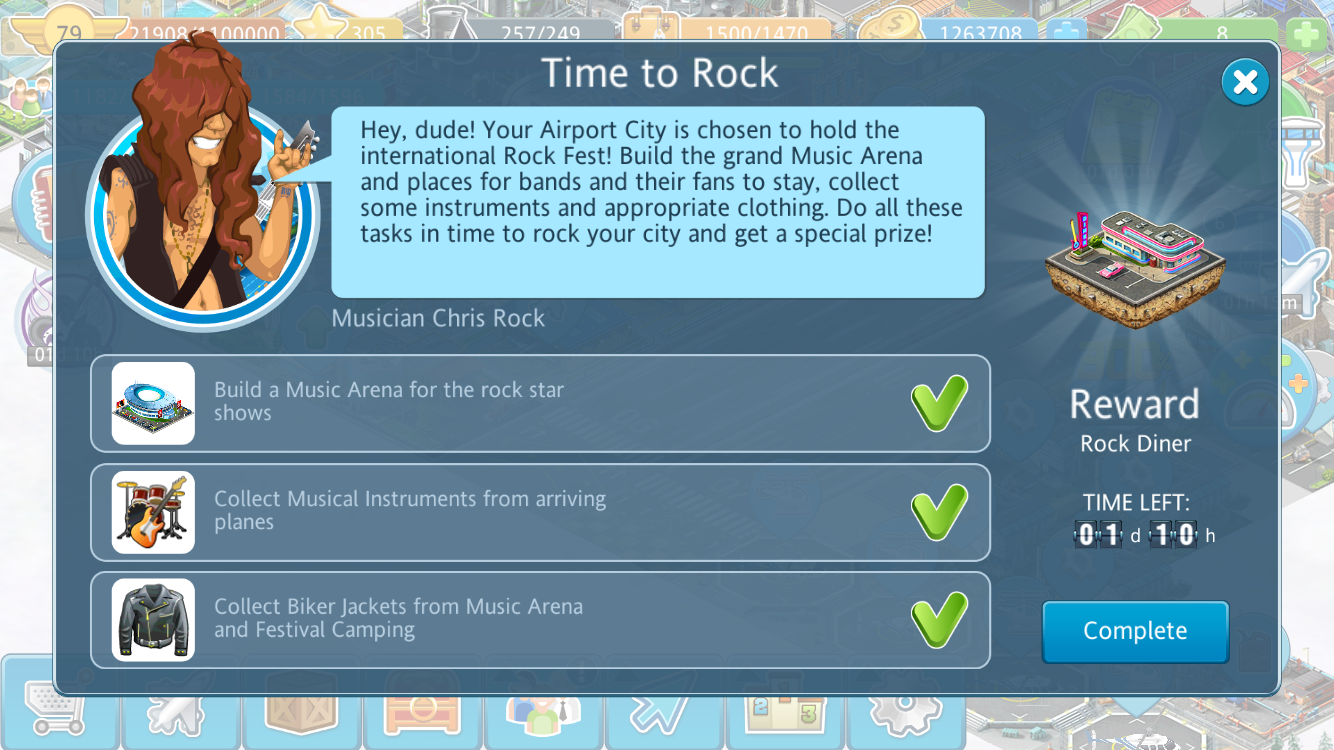This screenshot has height=750, width=1334.
Task: Close the Time to Rock dialog
Action: click(x=1245, y=83)
